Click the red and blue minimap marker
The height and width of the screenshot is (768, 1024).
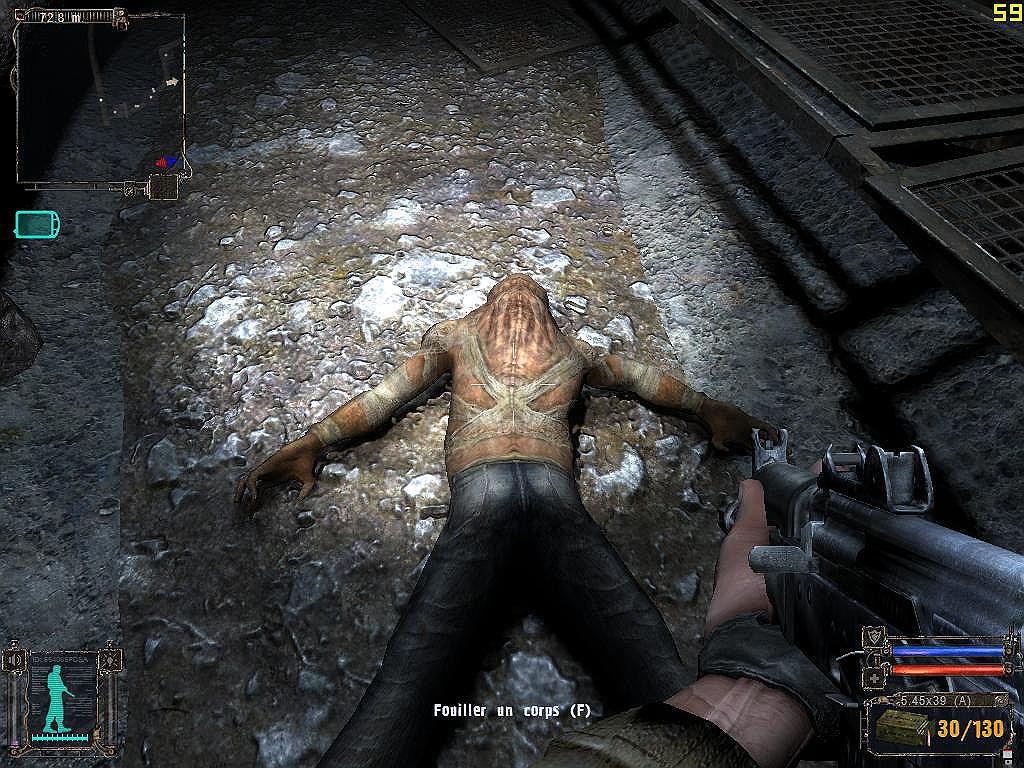point(167,160)
